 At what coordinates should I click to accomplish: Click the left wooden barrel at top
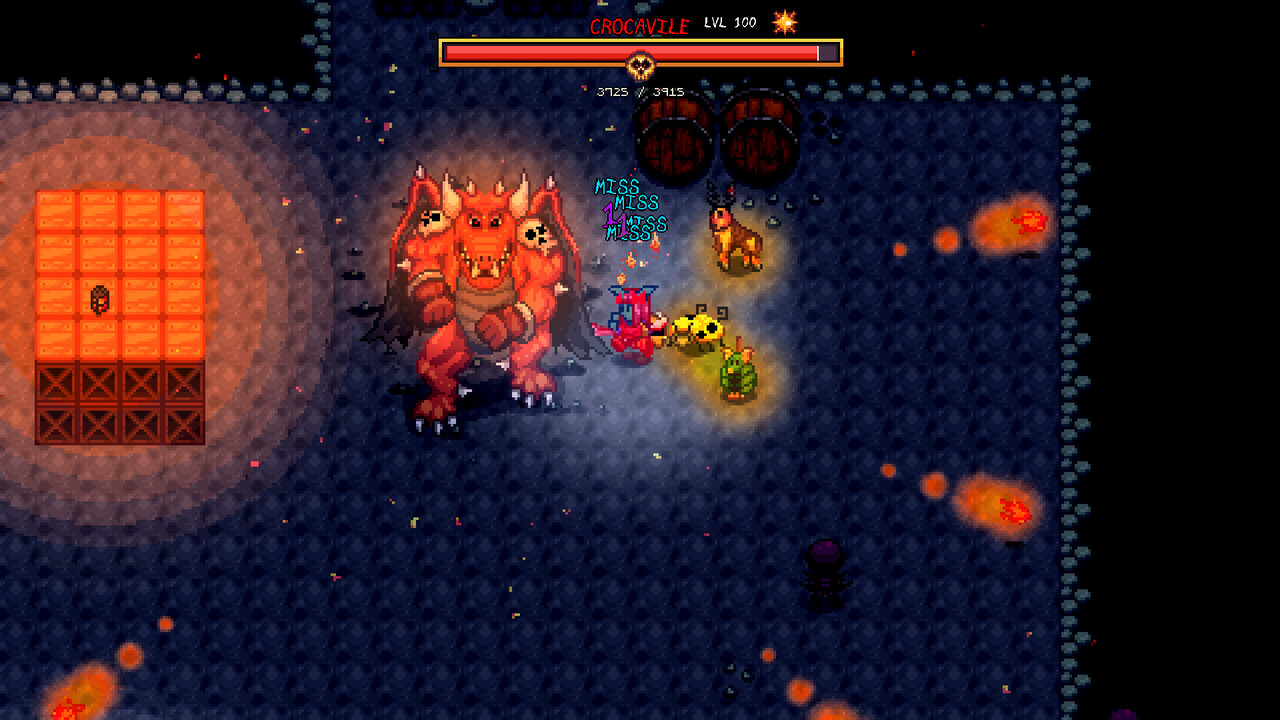(x=673, y=140)
